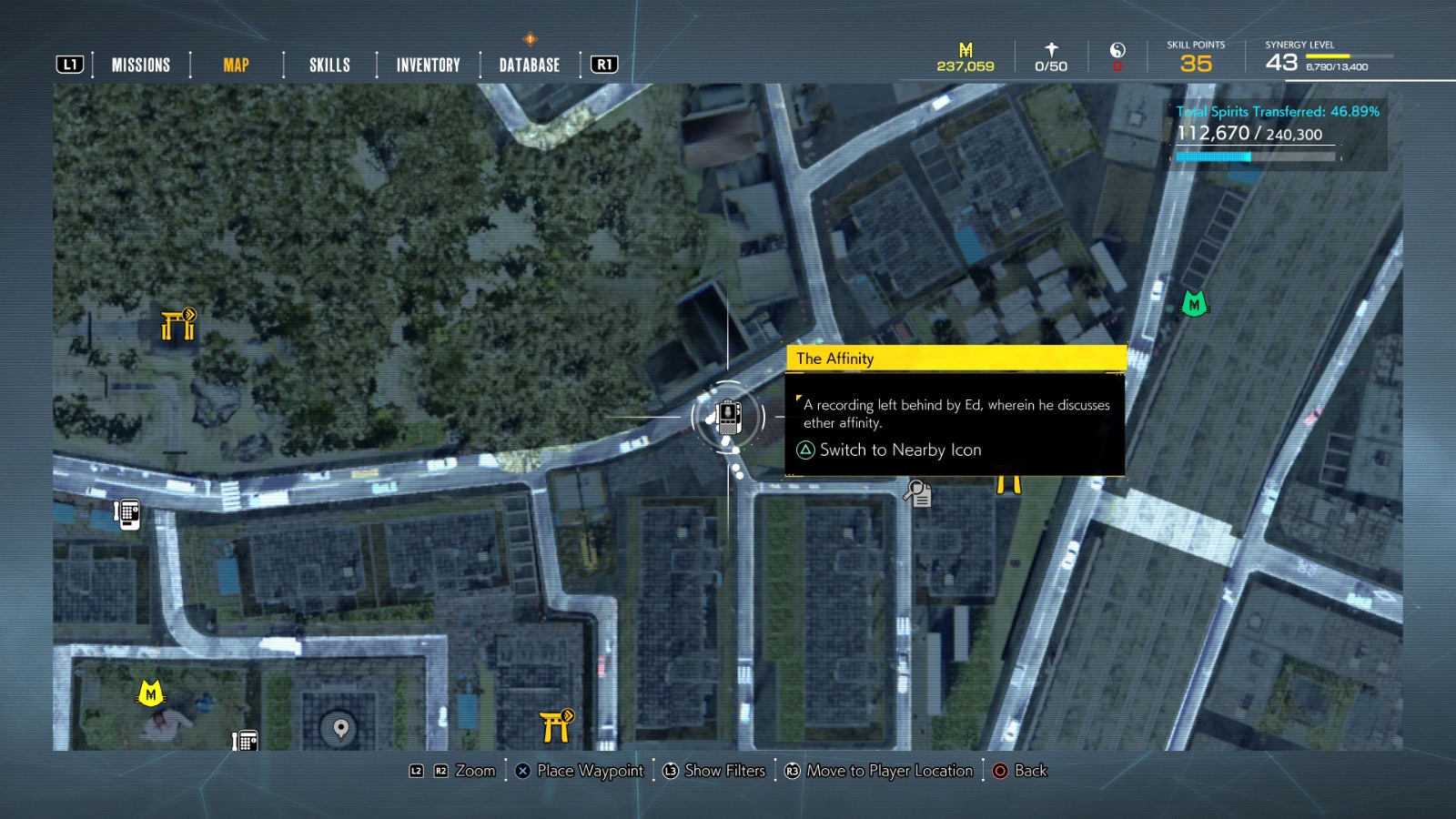Open the Missions tab
The width and height of the screenshot is (1456, 819).
point(140,64)
